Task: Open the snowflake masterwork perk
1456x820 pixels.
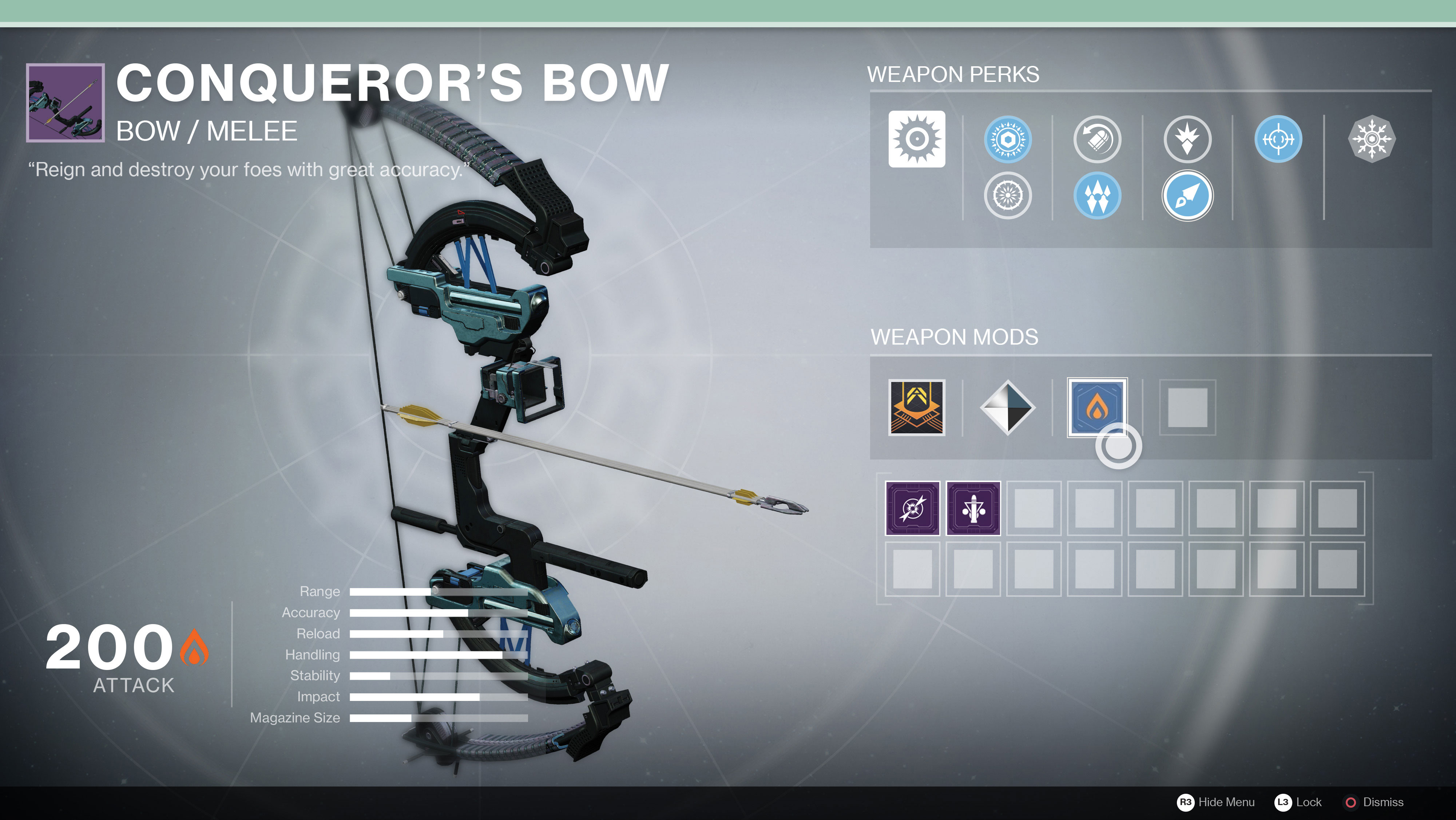Action: 1371,139
